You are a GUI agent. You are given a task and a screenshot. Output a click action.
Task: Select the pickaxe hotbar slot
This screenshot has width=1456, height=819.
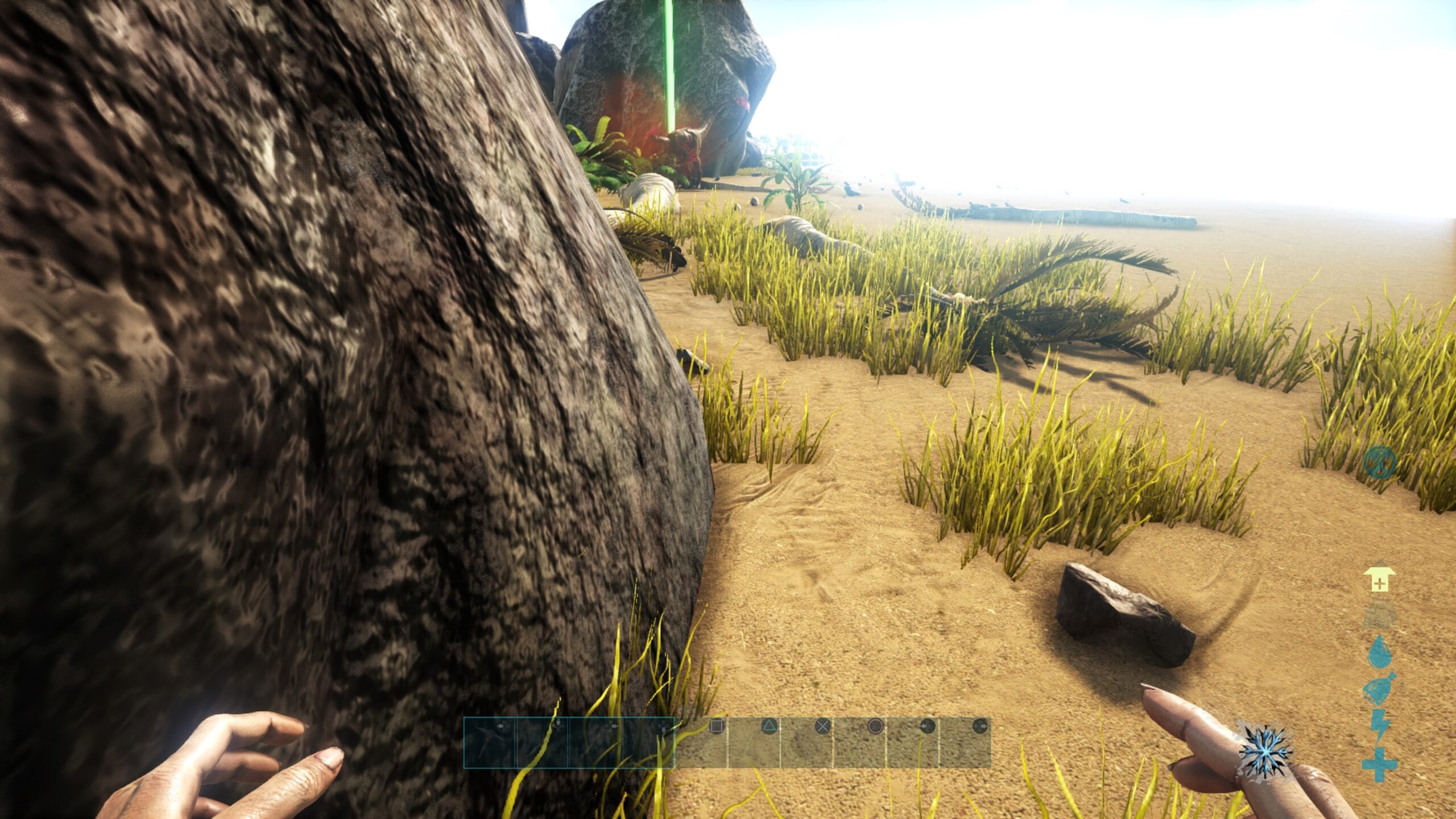tap(489, 743)
